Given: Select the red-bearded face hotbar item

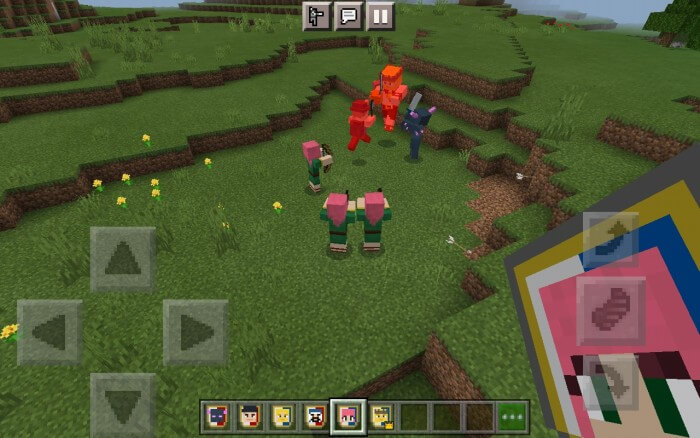Looking at the screenshot, I should click(x=315, y=417).
